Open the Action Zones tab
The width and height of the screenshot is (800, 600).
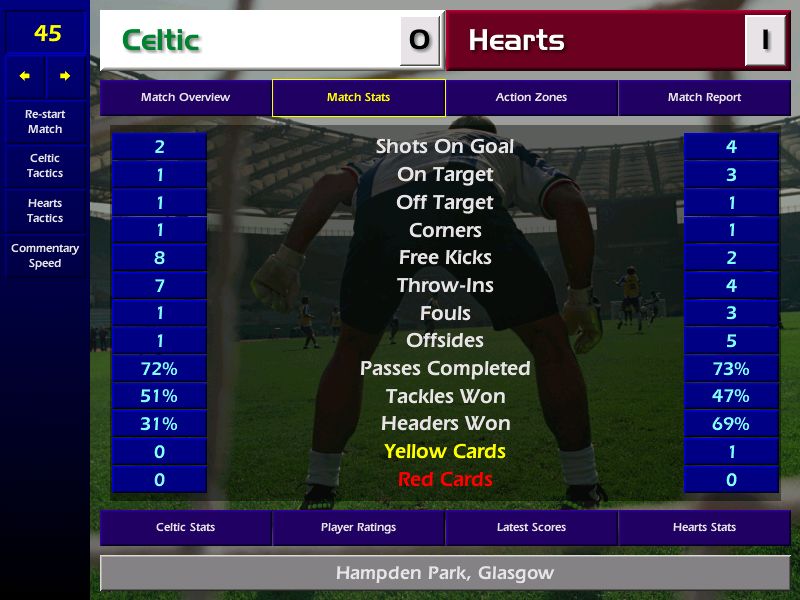pos(531,98)
